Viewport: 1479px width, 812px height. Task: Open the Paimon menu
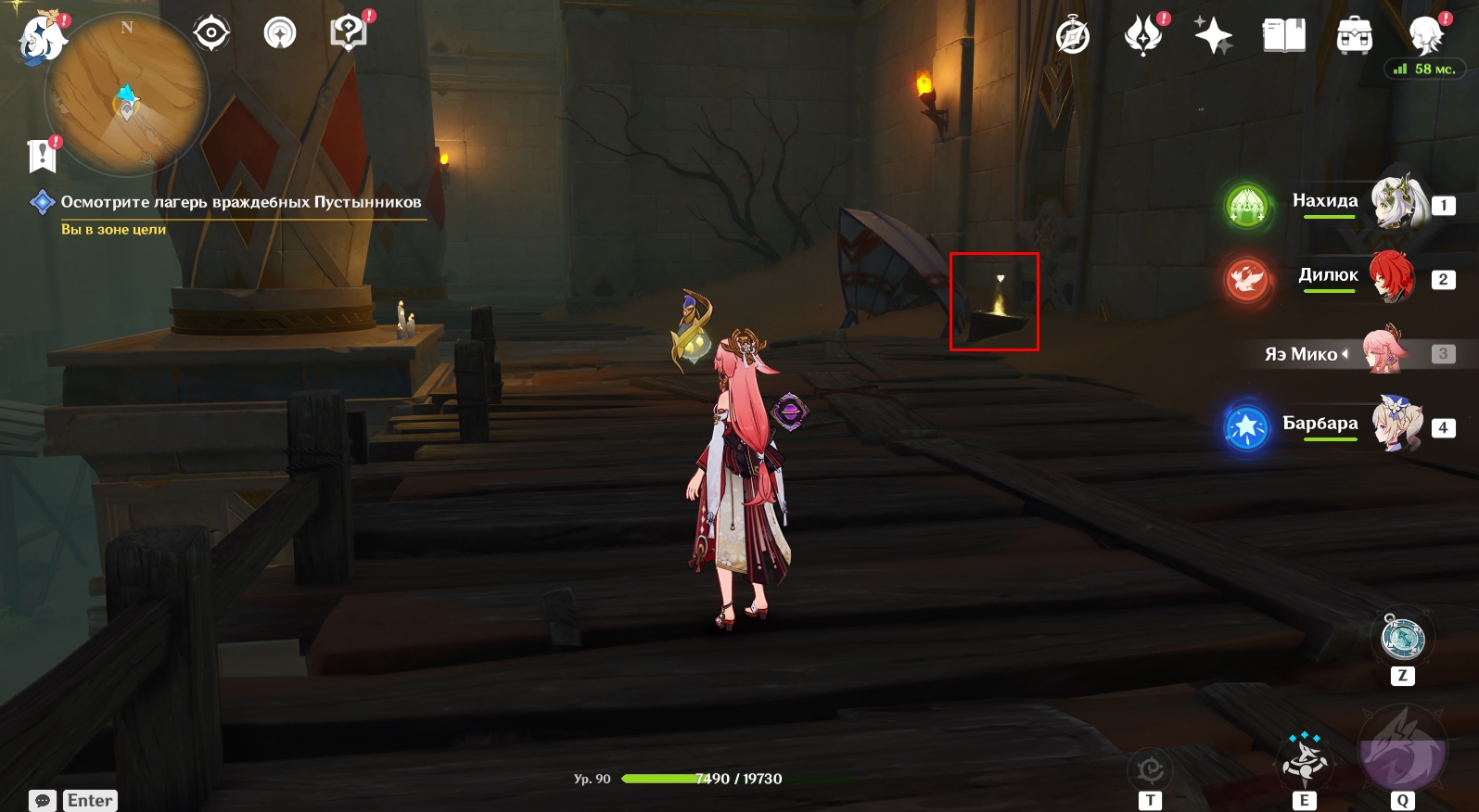tap(41, 39)
